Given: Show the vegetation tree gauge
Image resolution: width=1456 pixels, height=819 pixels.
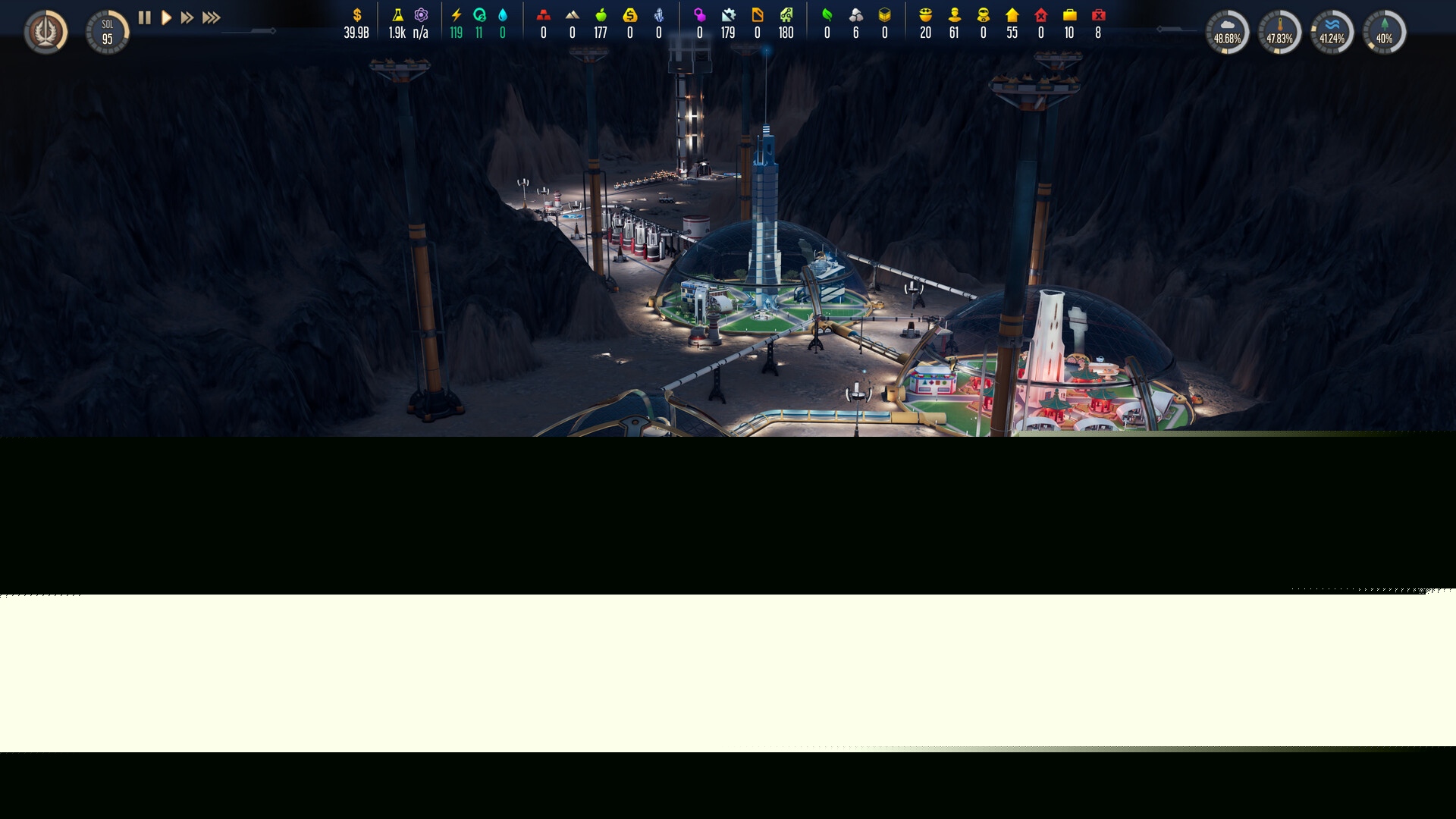Looking at the screenshot, I should tap(1384, 32).
